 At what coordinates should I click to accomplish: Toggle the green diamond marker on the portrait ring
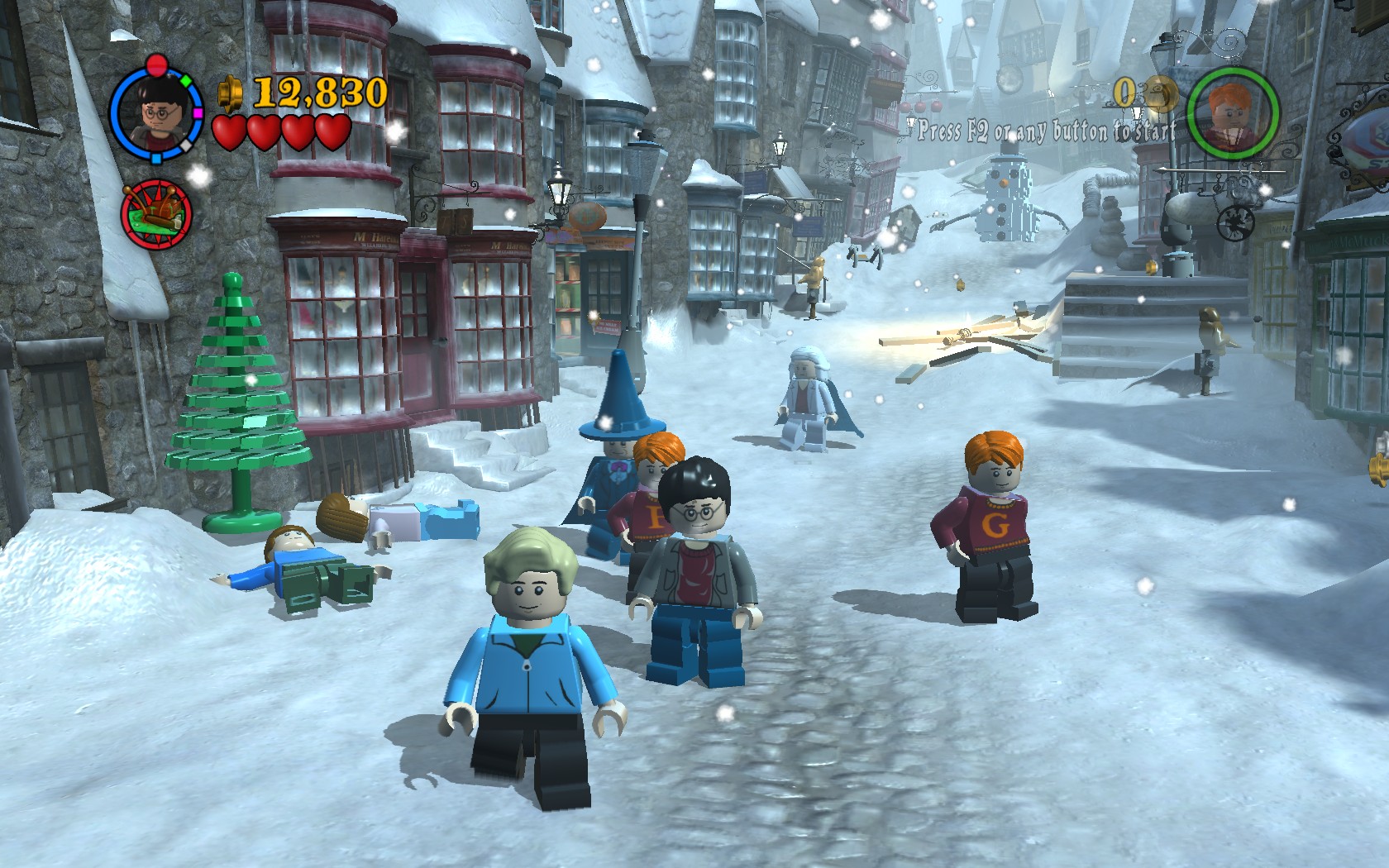tap(185, 81)
